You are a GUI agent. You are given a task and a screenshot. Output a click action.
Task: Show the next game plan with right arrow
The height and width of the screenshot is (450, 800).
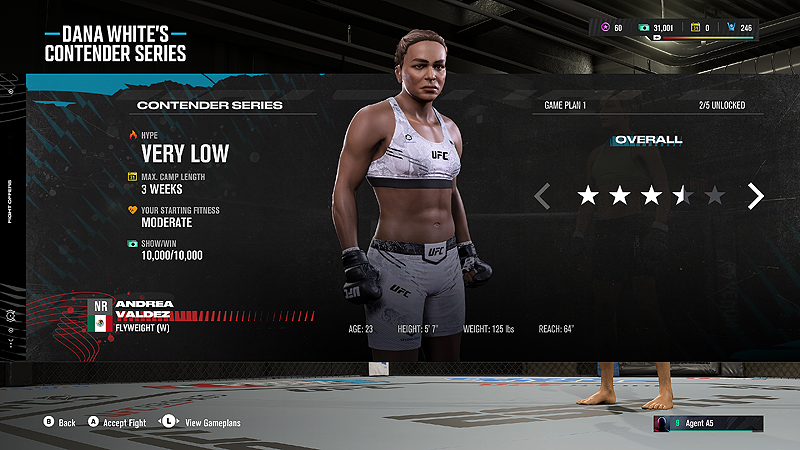[756, 196]
